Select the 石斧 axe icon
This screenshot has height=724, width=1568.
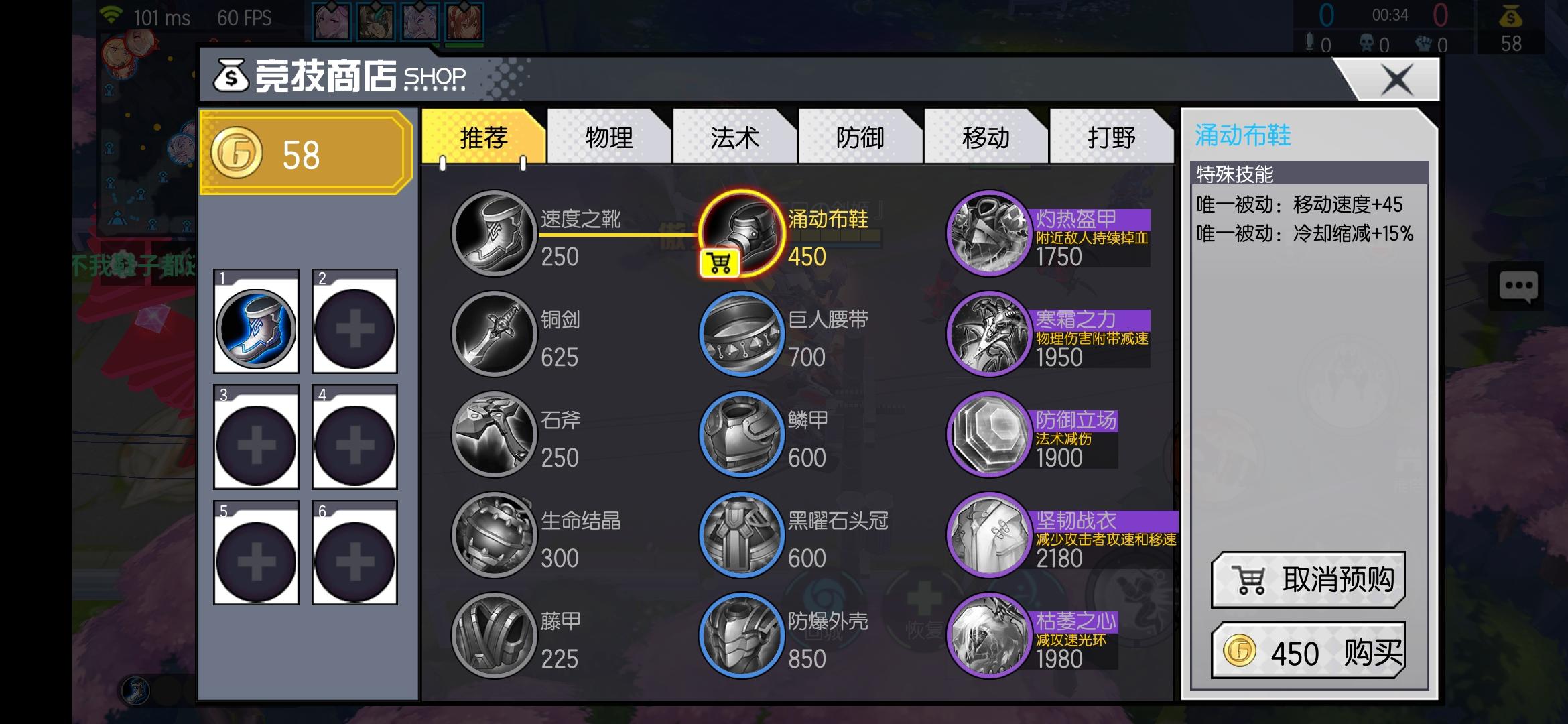(494, 434)
